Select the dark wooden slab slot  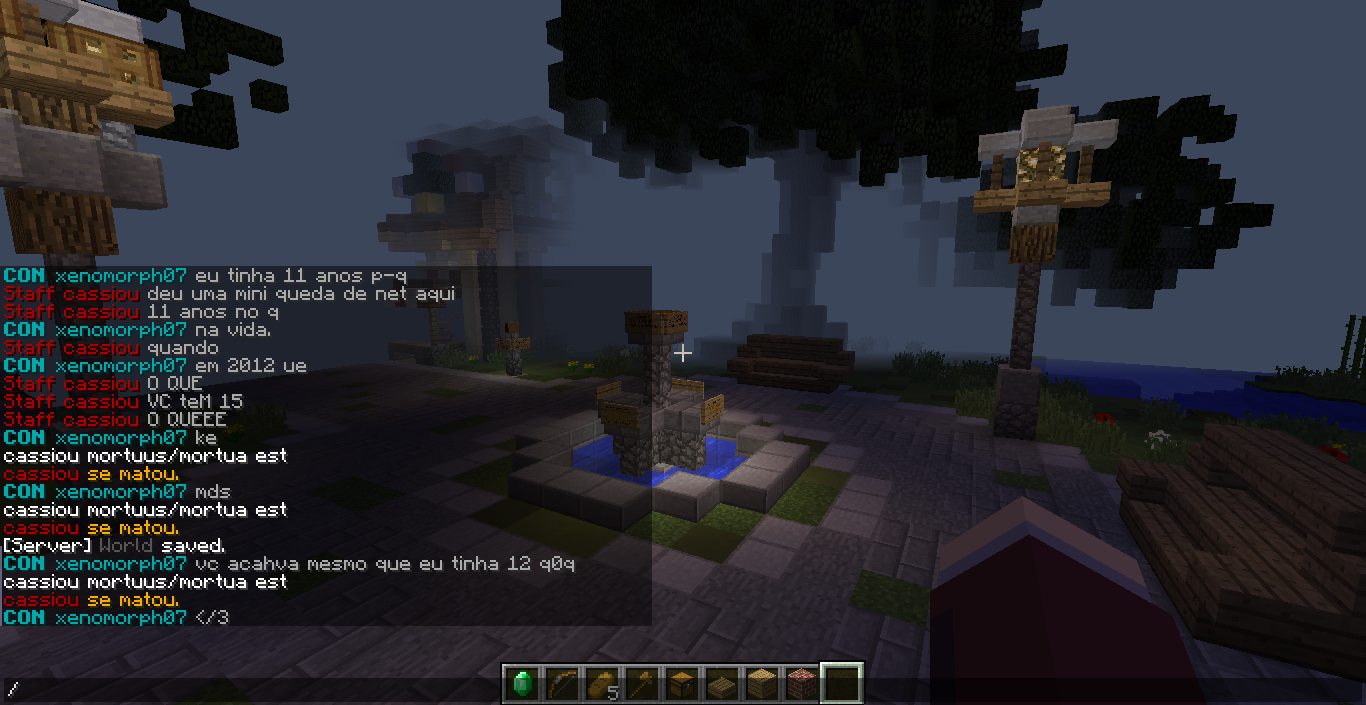(x=722, y=684)
